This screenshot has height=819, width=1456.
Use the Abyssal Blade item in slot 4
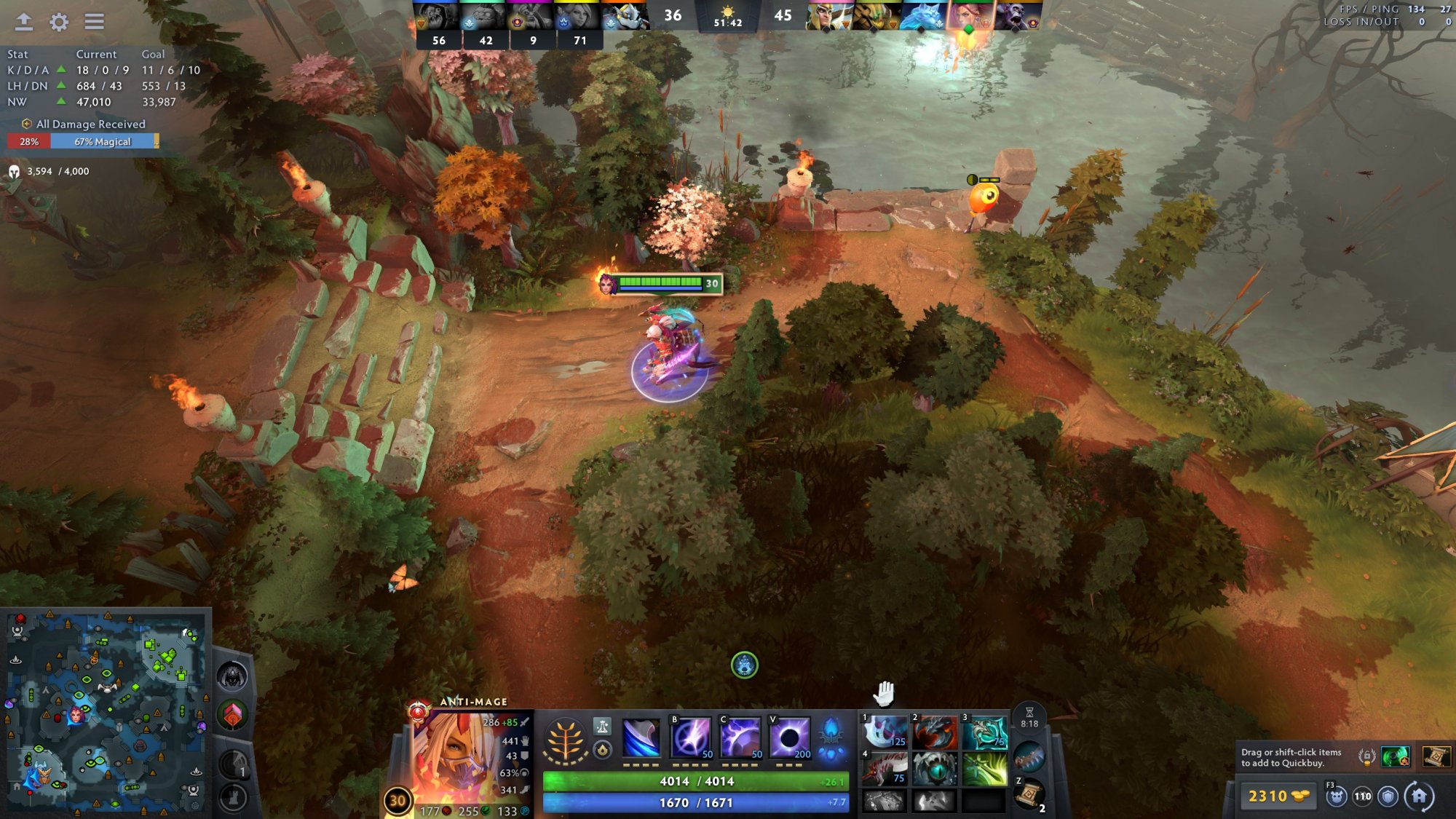coord(885,769)
